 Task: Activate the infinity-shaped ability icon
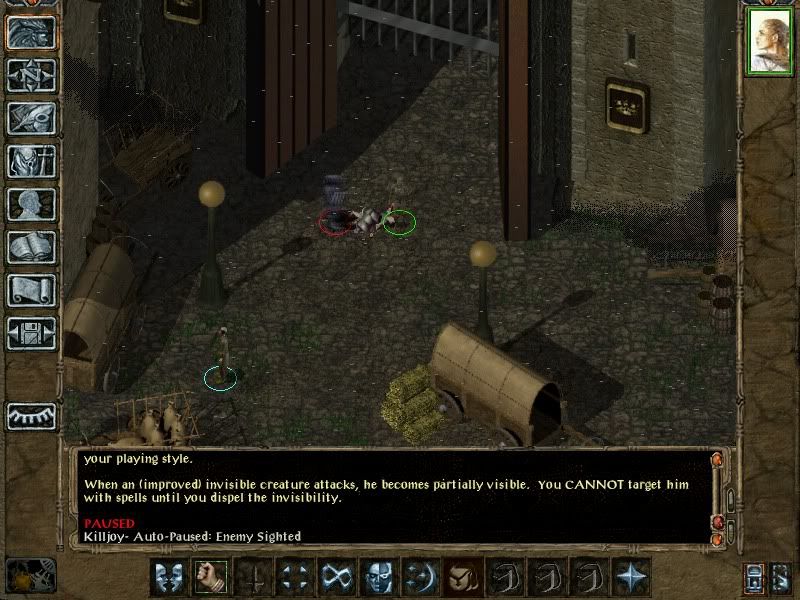(335, 576)
